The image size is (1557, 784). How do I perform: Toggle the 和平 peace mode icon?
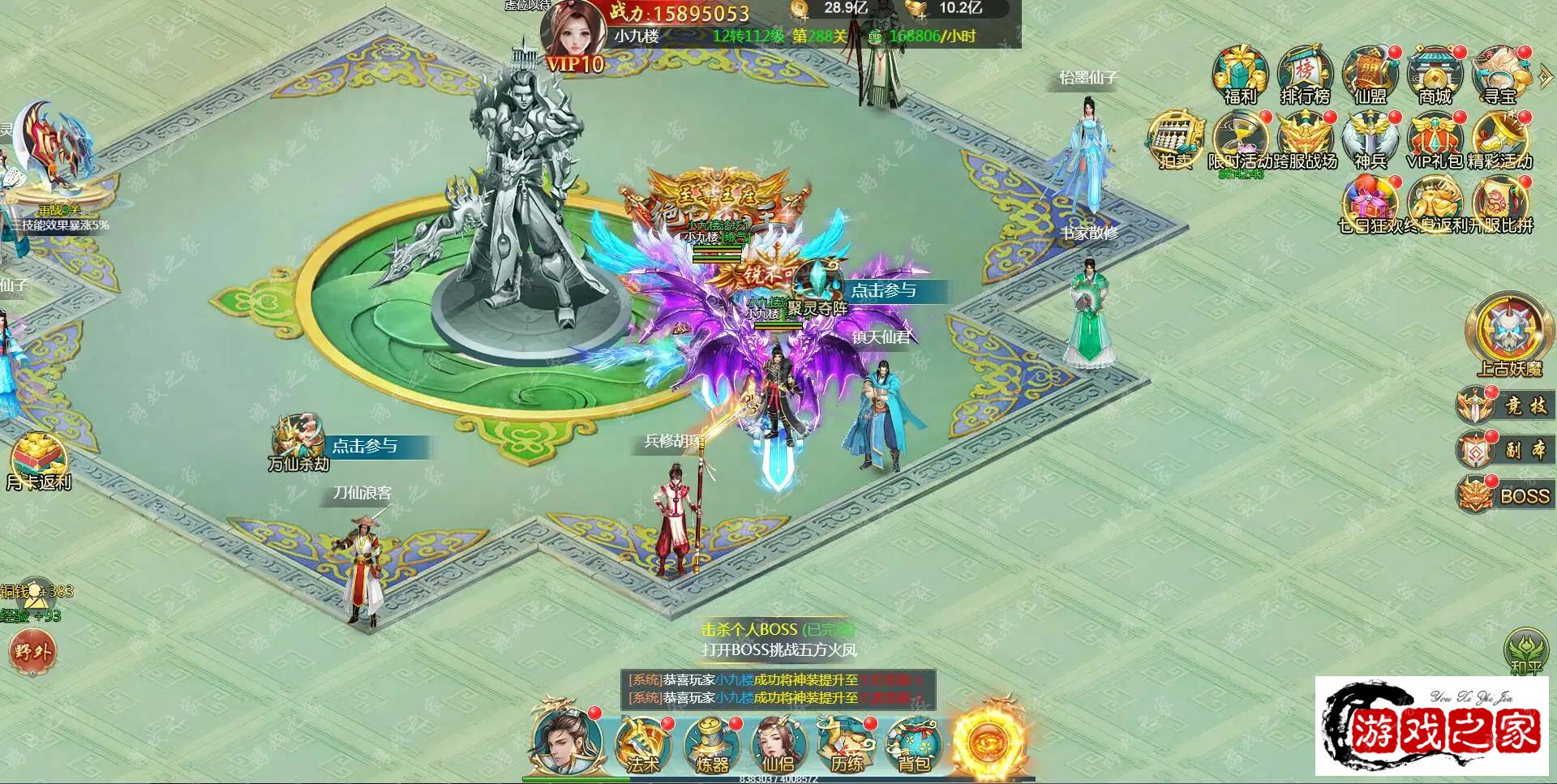pyautogui.click(x=1525, y=651)
